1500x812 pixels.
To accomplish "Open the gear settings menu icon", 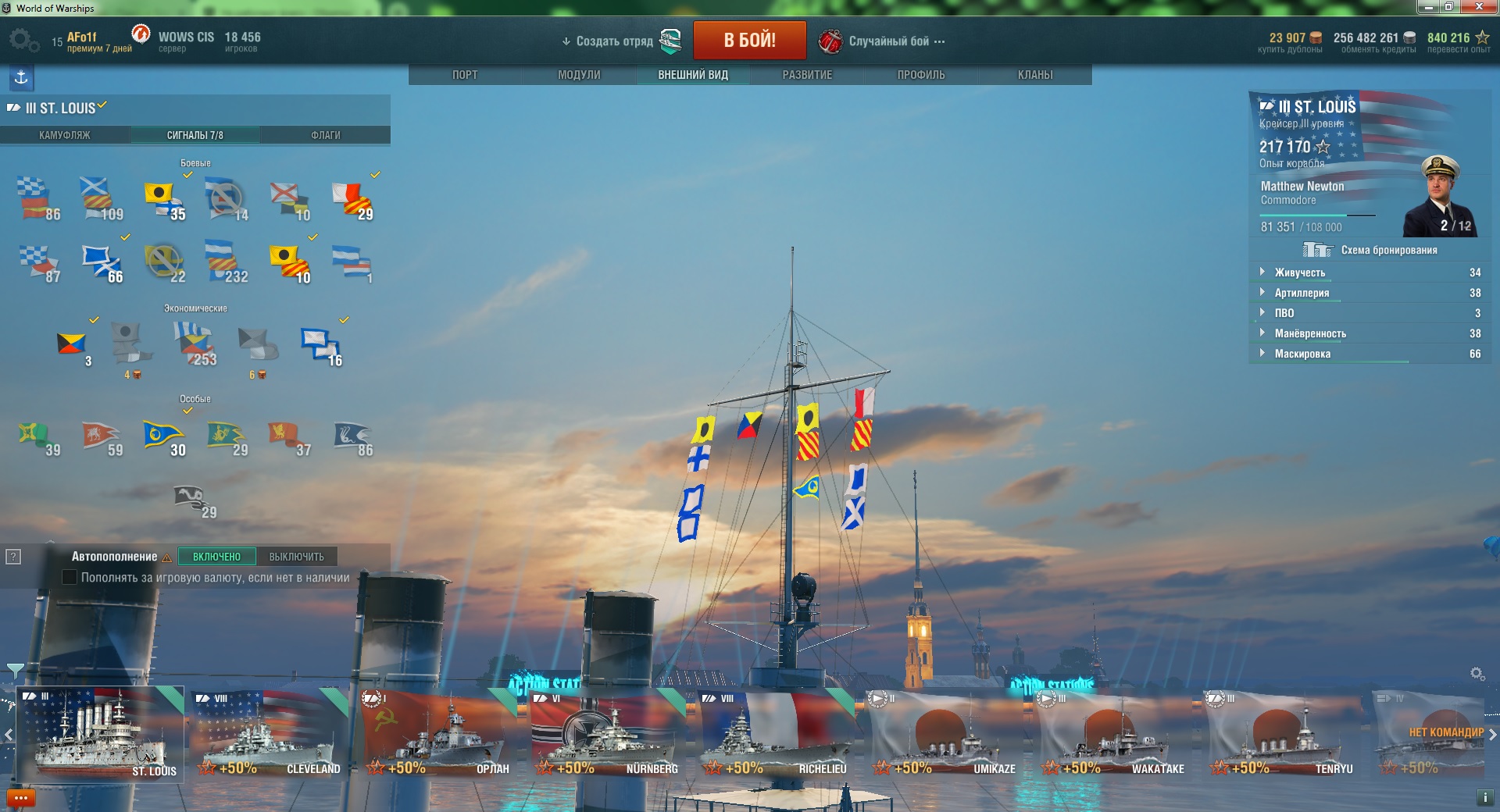I will 23,40.
